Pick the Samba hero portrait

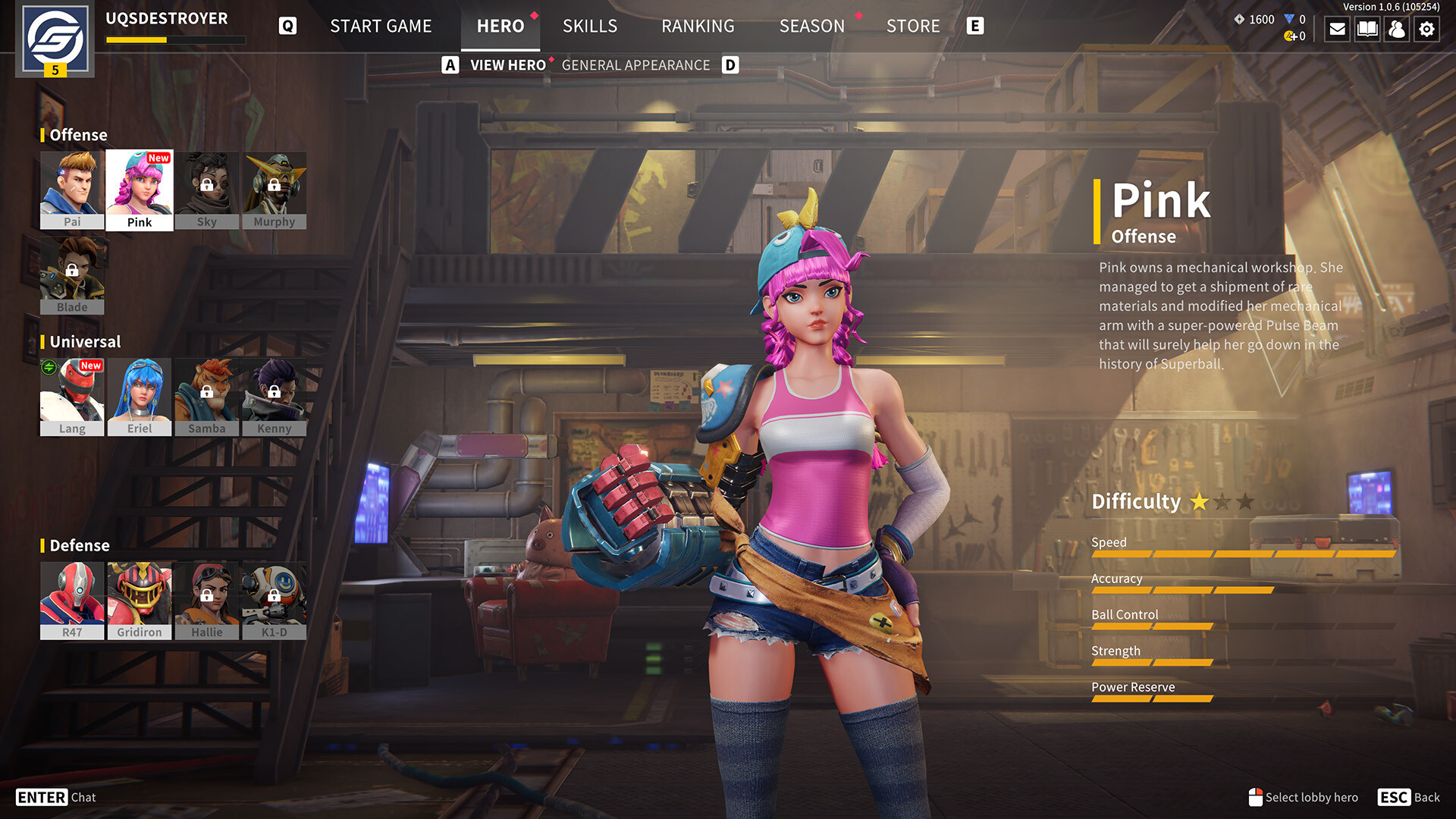point(207,397)
